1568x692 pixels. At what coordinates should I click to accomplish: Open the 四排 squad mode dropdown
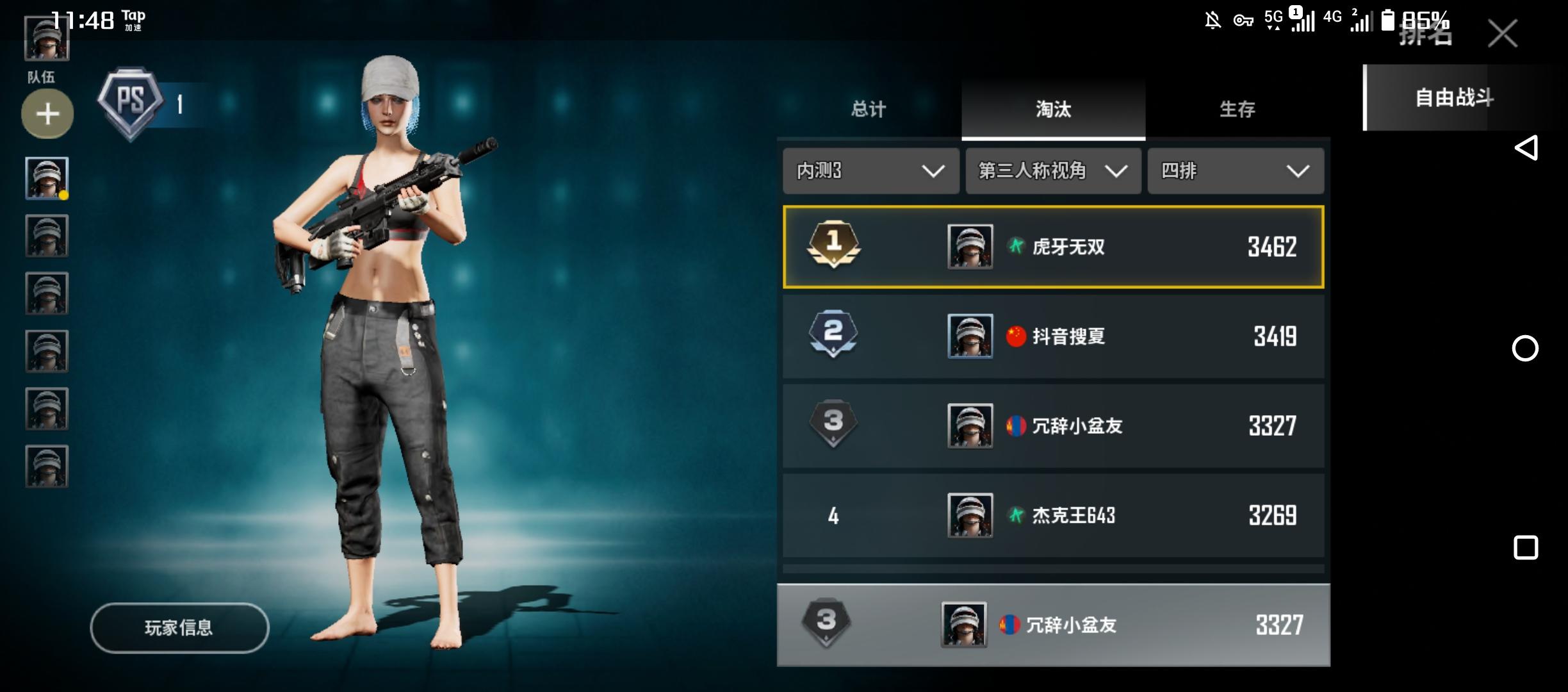[x=1235, y=171]
